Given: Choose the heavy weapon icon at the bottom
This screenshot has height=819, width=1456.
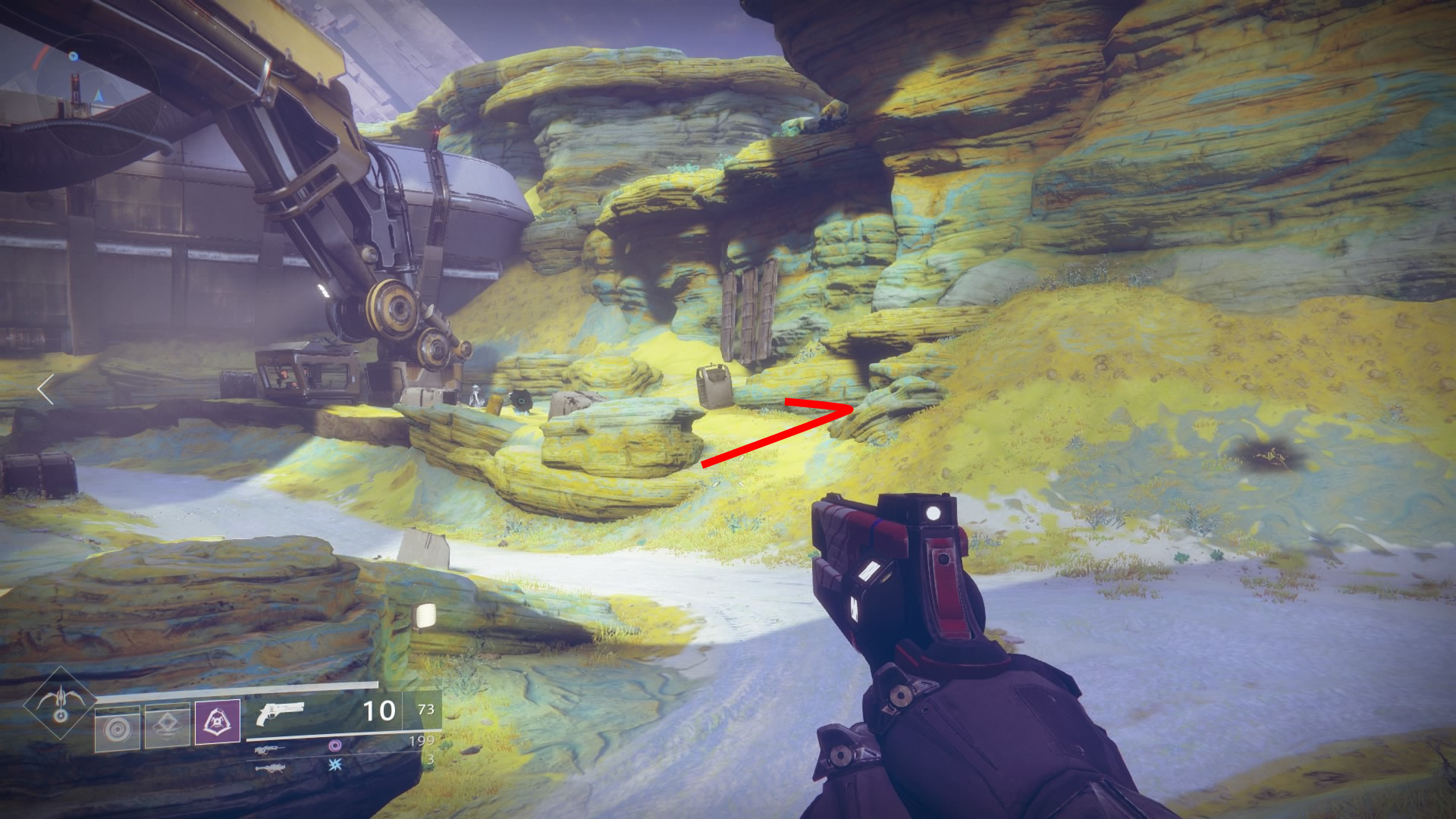Looking at the screenshot, I should click(270, 767).
